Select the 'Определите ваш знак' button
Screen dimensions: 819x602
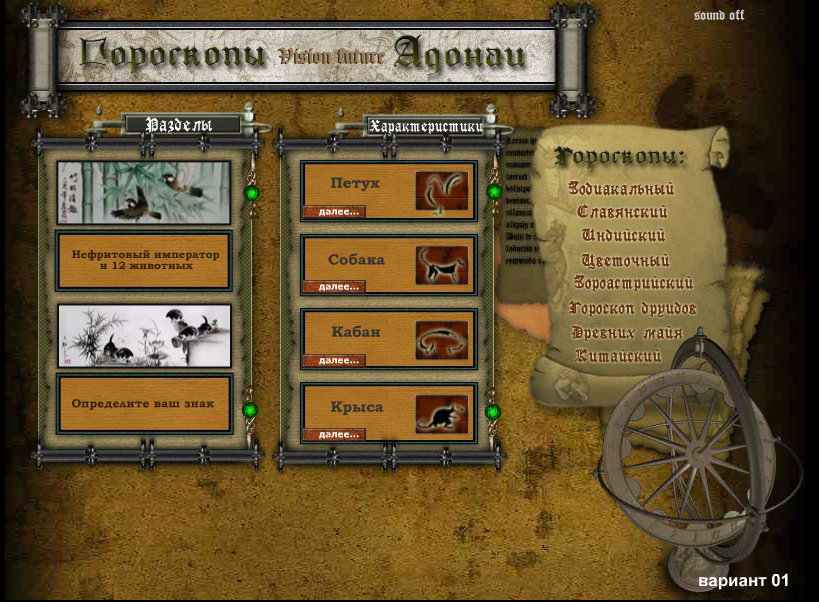(145, 404)
